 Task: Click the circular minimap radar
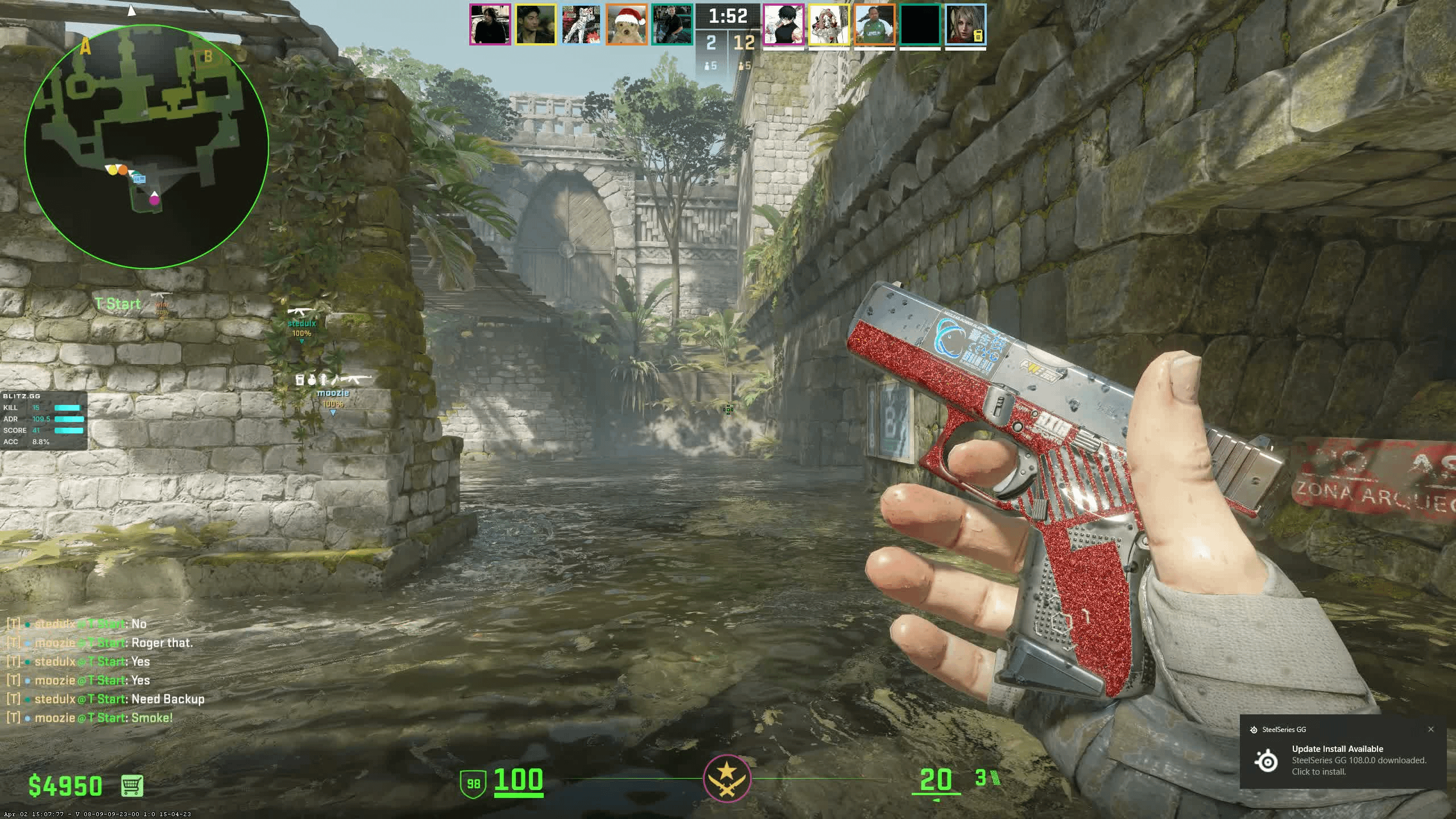tap(147, 146)
